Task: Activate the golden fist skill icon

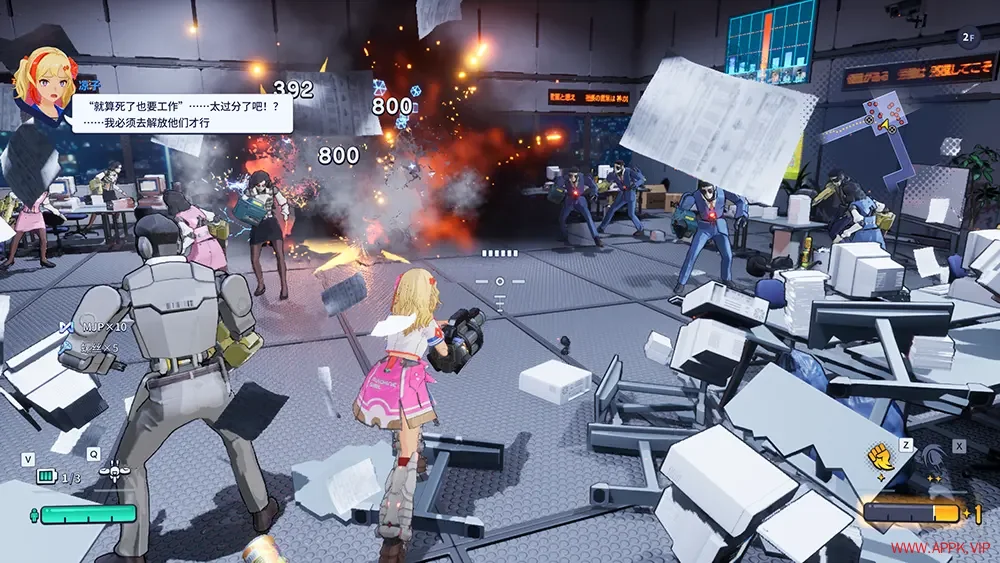Action: (x=879, y=457)
